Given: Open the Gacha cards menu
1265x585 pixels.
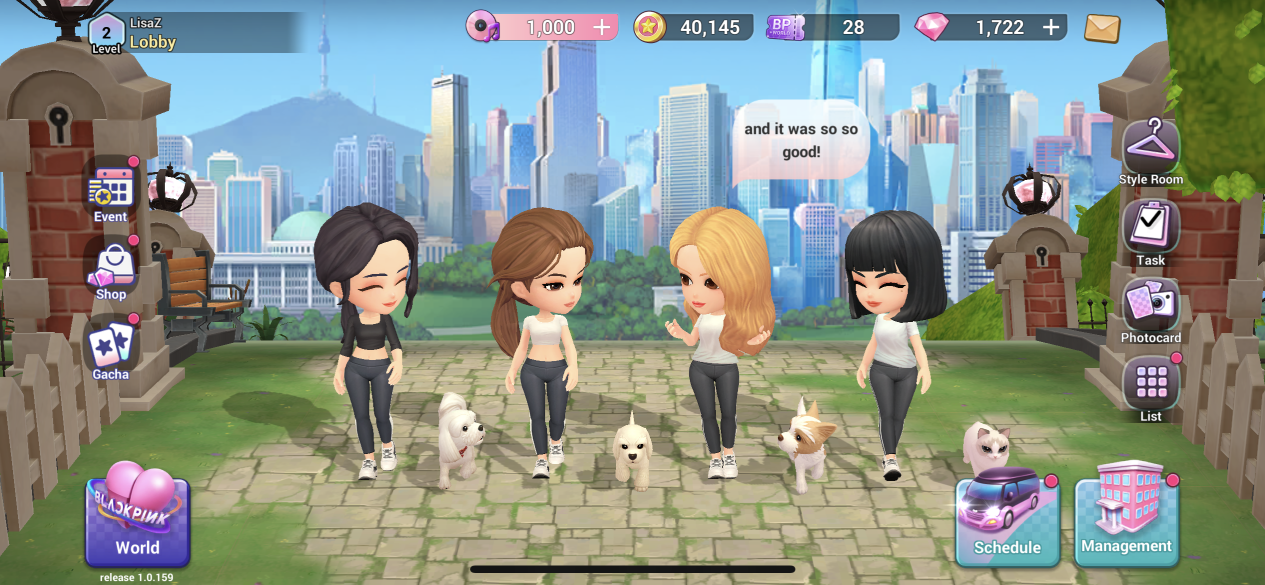Looking at the screenshot, I should [111, 349].
